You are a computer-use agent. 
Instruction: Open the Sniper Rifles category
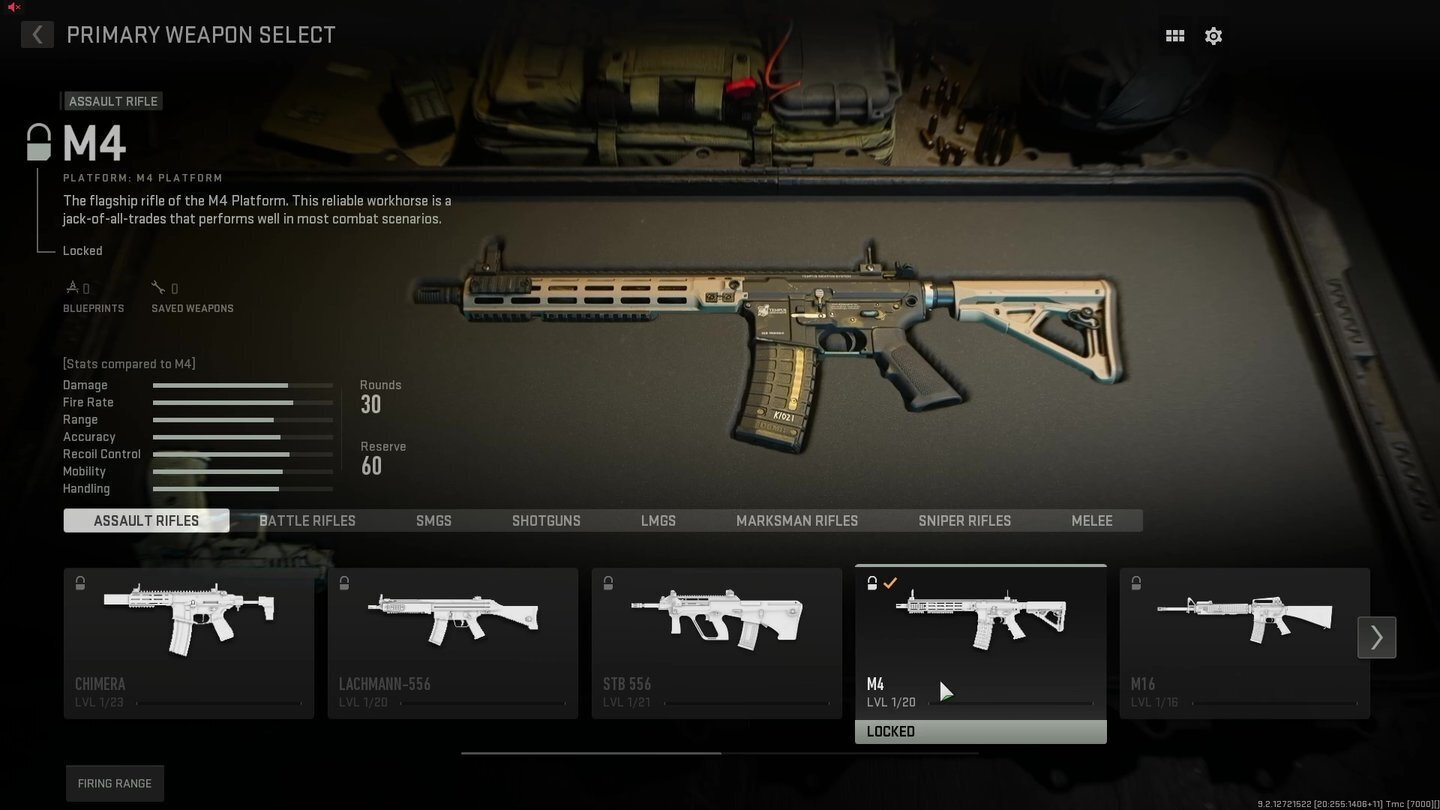click(964, 520)
